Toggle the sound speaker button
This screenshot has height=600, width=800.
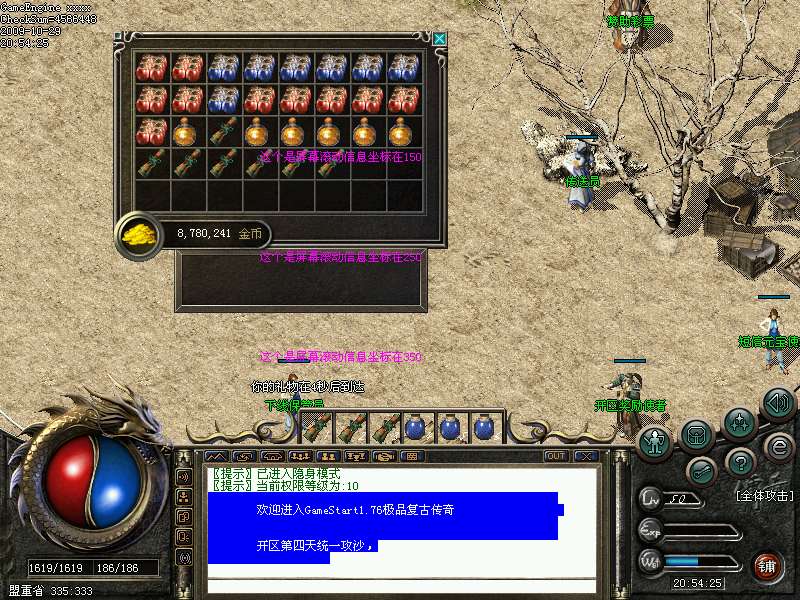pyautogui.click(x=778, y=404)
